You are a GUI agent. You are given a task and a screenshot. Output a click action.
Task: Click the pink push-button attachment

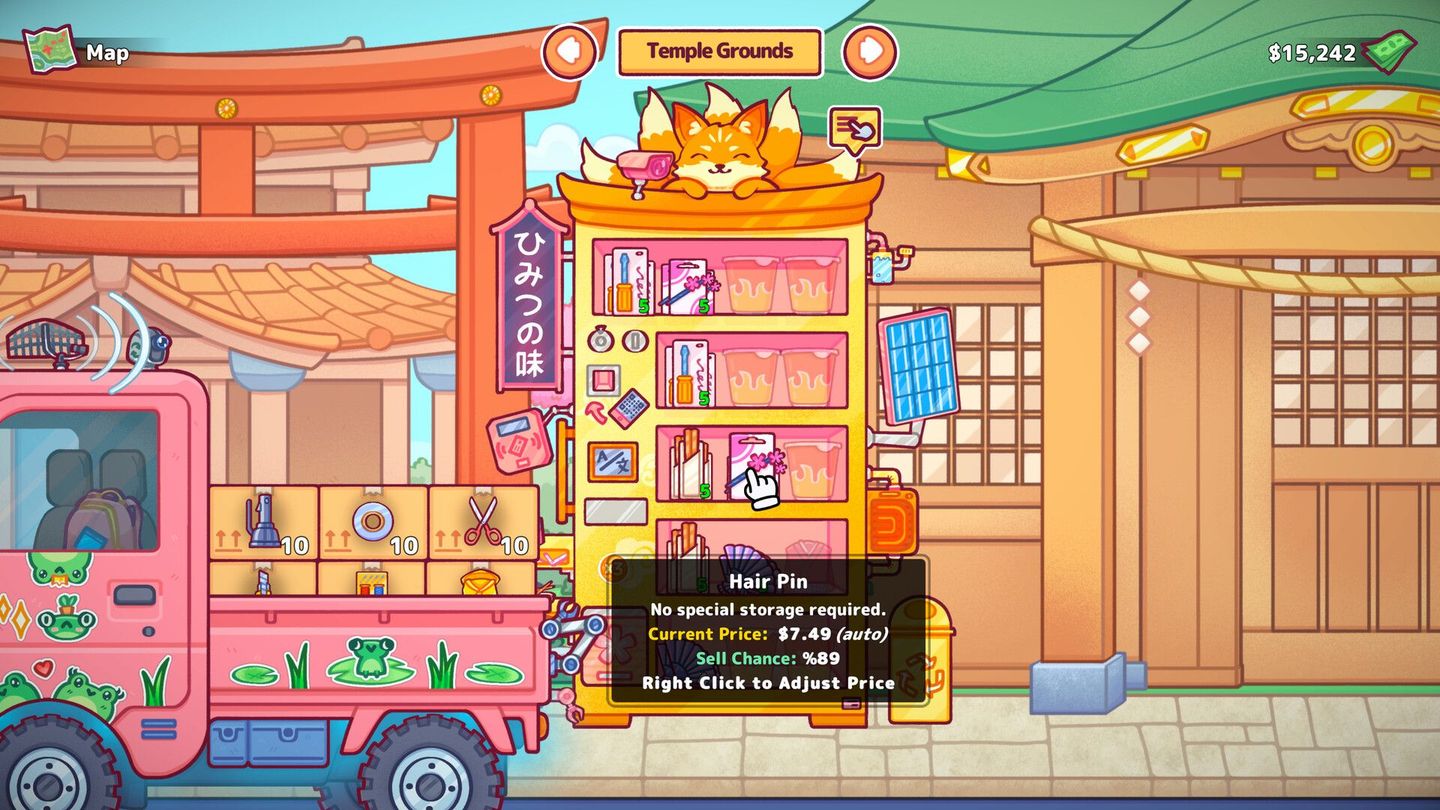[604, 379]
